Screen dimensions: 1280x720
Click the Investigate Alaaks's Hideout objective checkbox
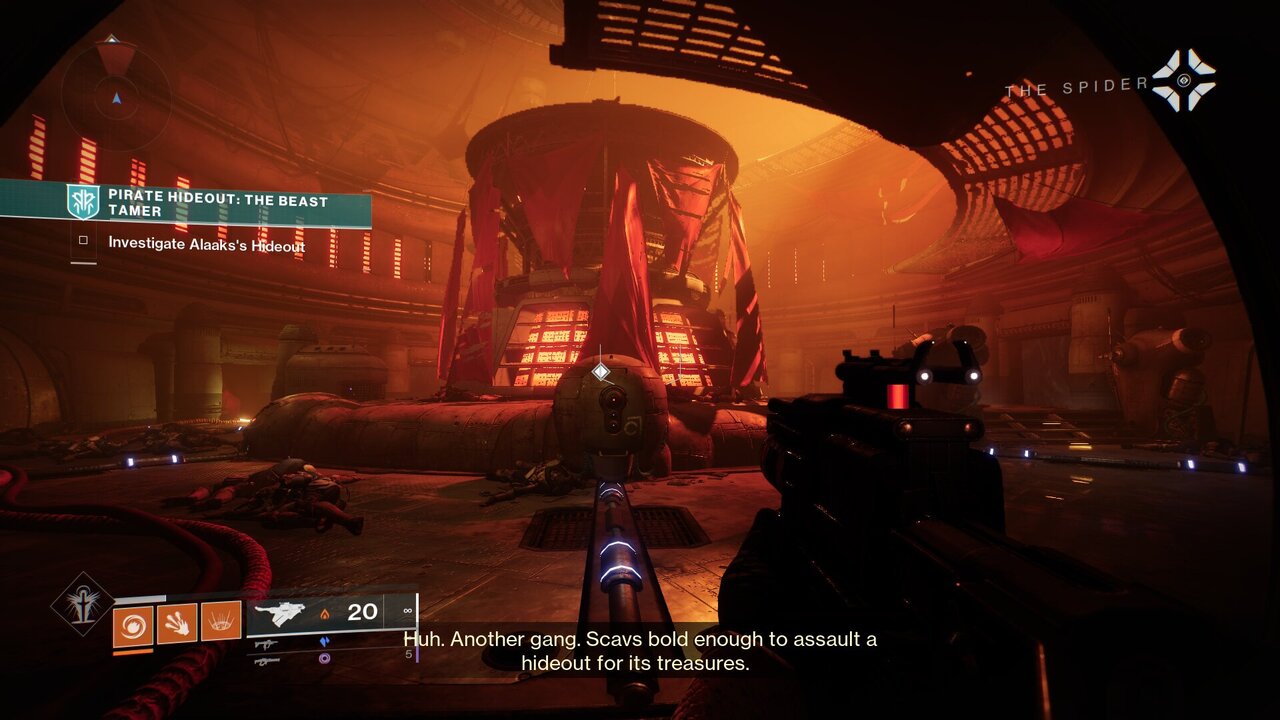pyautogui.click(x=84, y=241)
